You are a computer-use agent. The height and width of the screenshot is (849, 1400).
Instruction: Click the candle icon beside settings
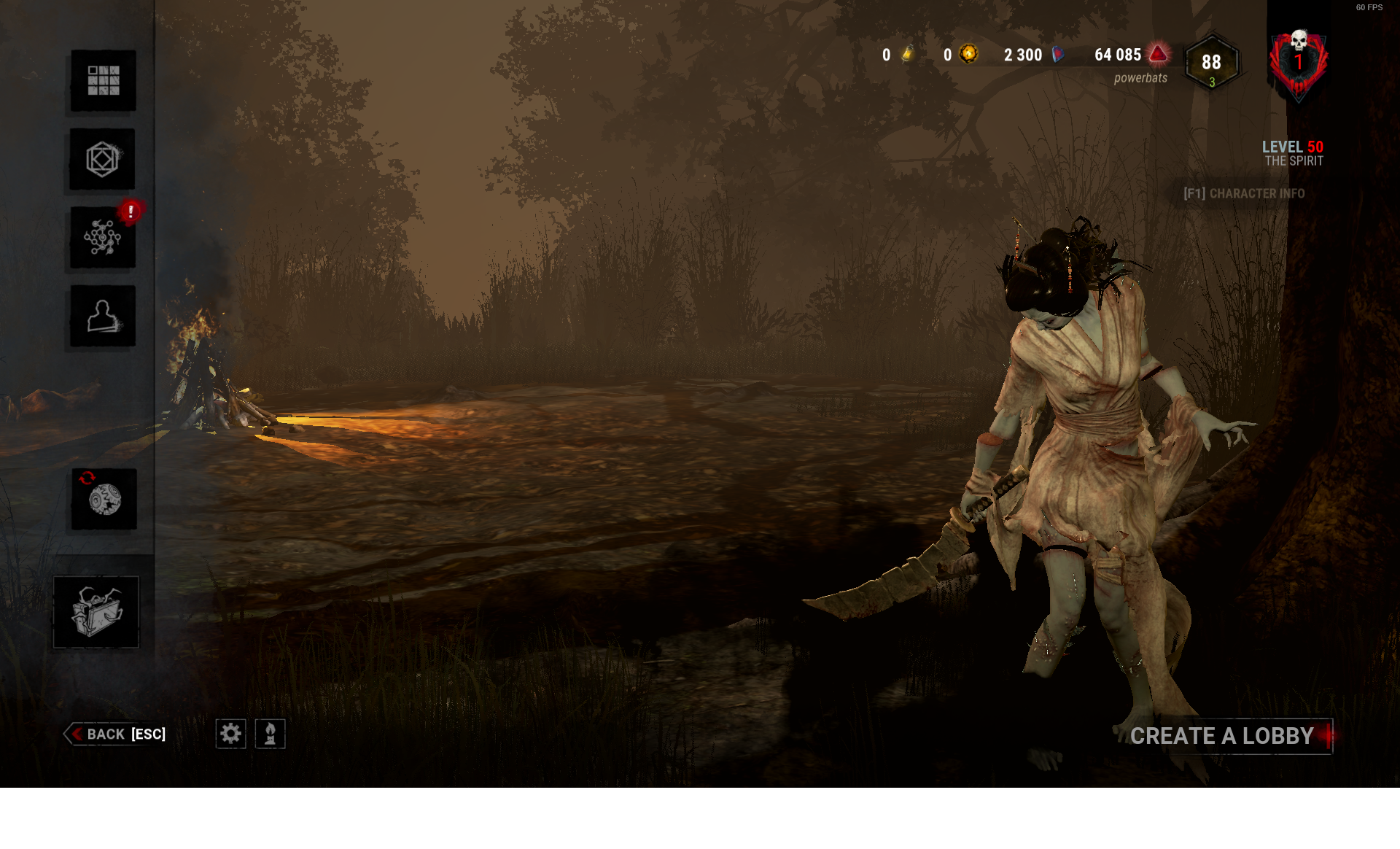point(270,734)
